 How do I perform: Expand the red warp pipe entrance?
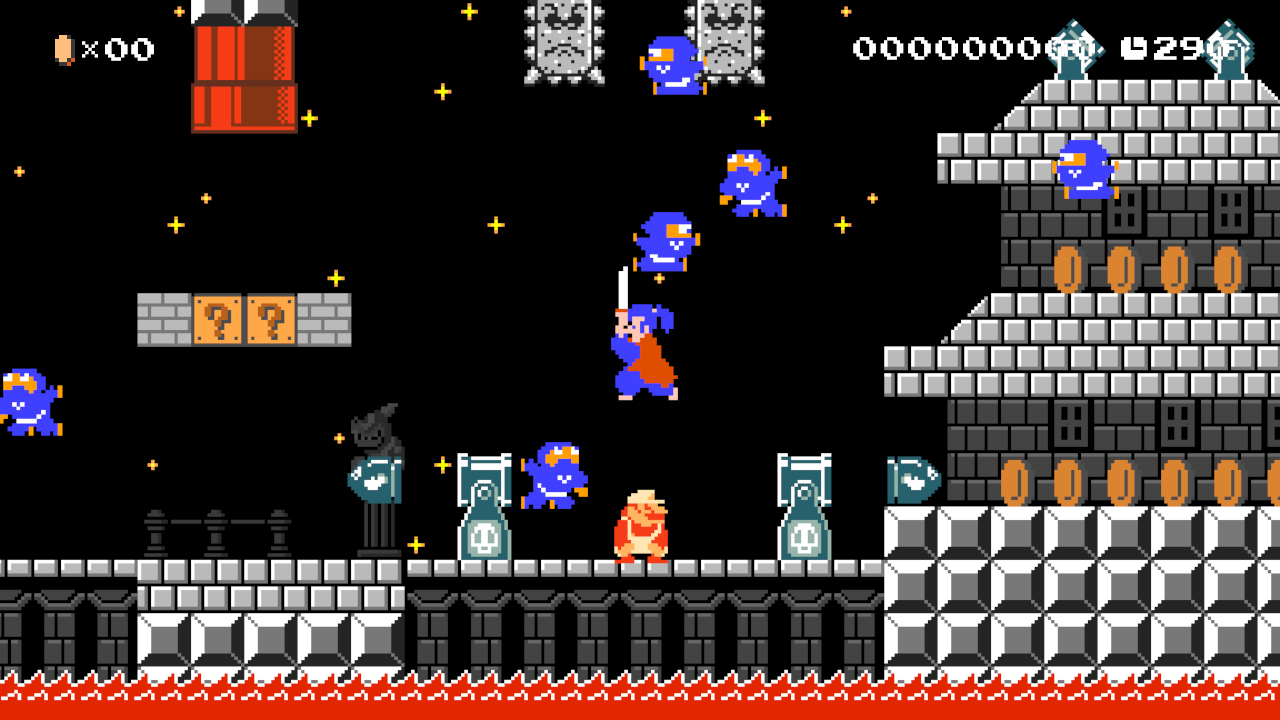click(245, 75)
